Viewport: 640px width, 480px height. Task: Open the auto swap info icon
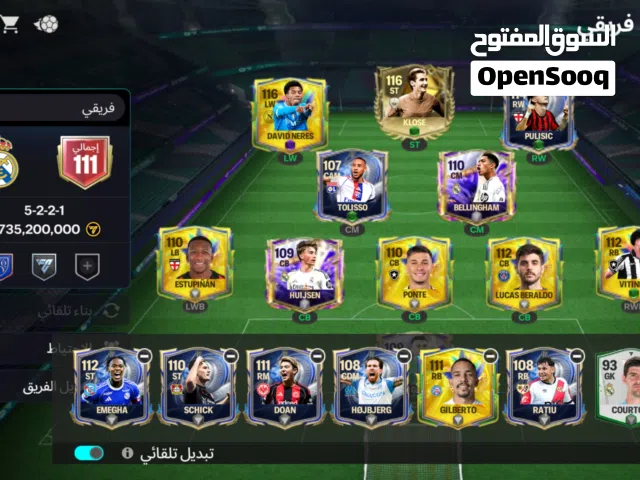pos(127,453)
